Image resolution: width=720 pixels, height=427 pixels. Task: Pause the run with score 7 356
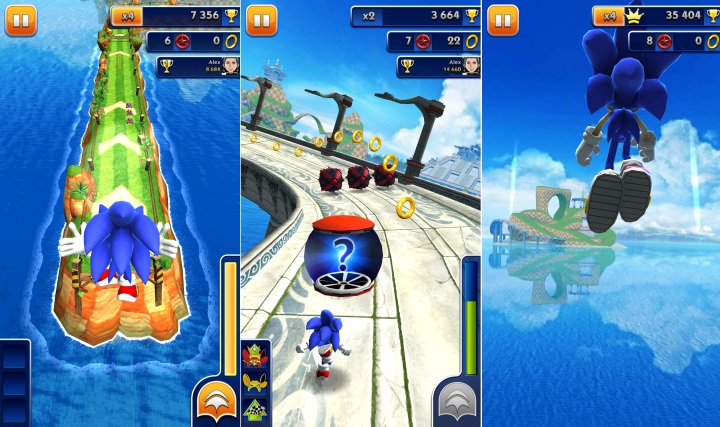[20, 19]
